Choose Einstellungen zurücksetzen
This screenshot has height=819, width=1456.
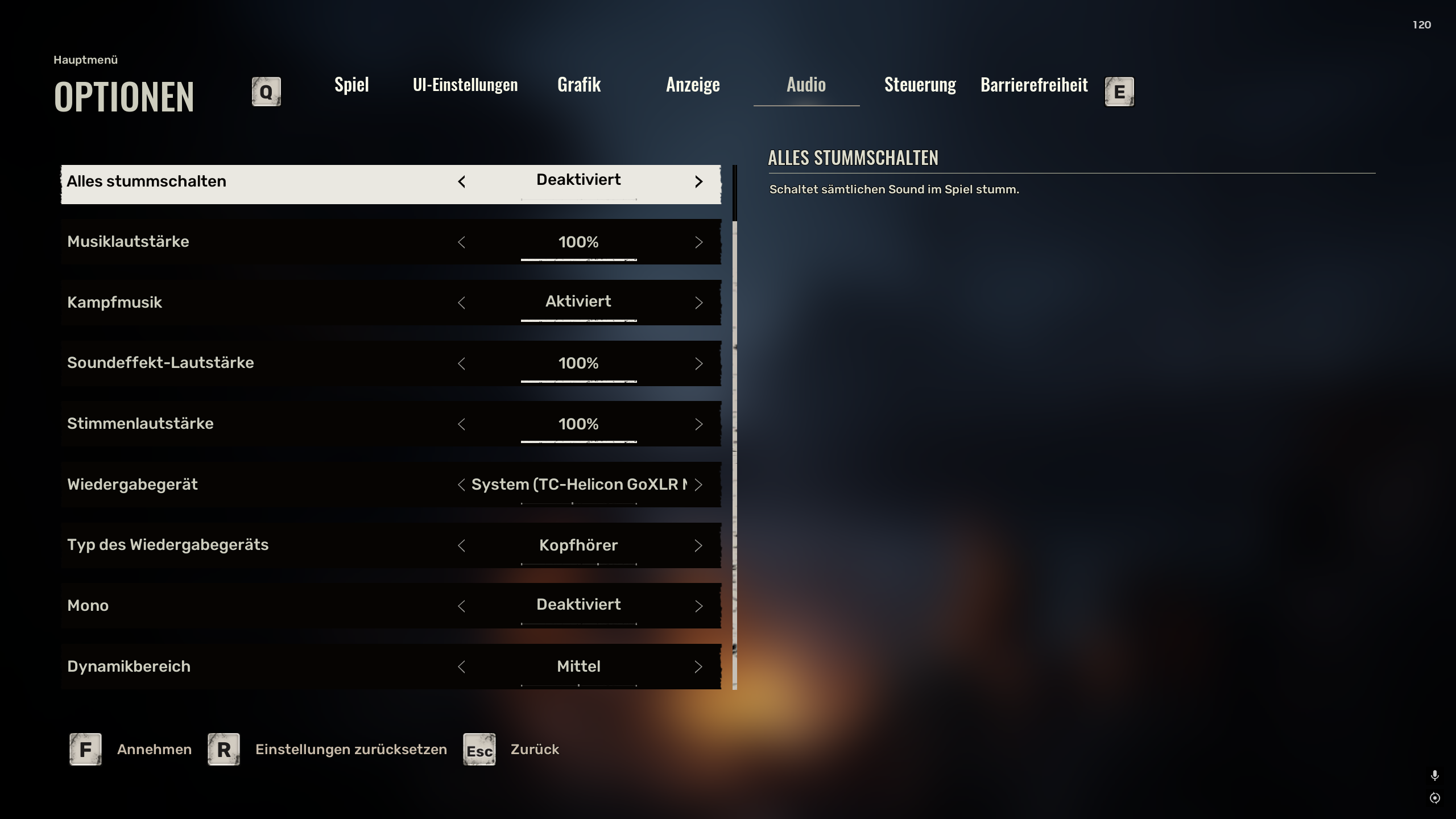pos(350,750)
